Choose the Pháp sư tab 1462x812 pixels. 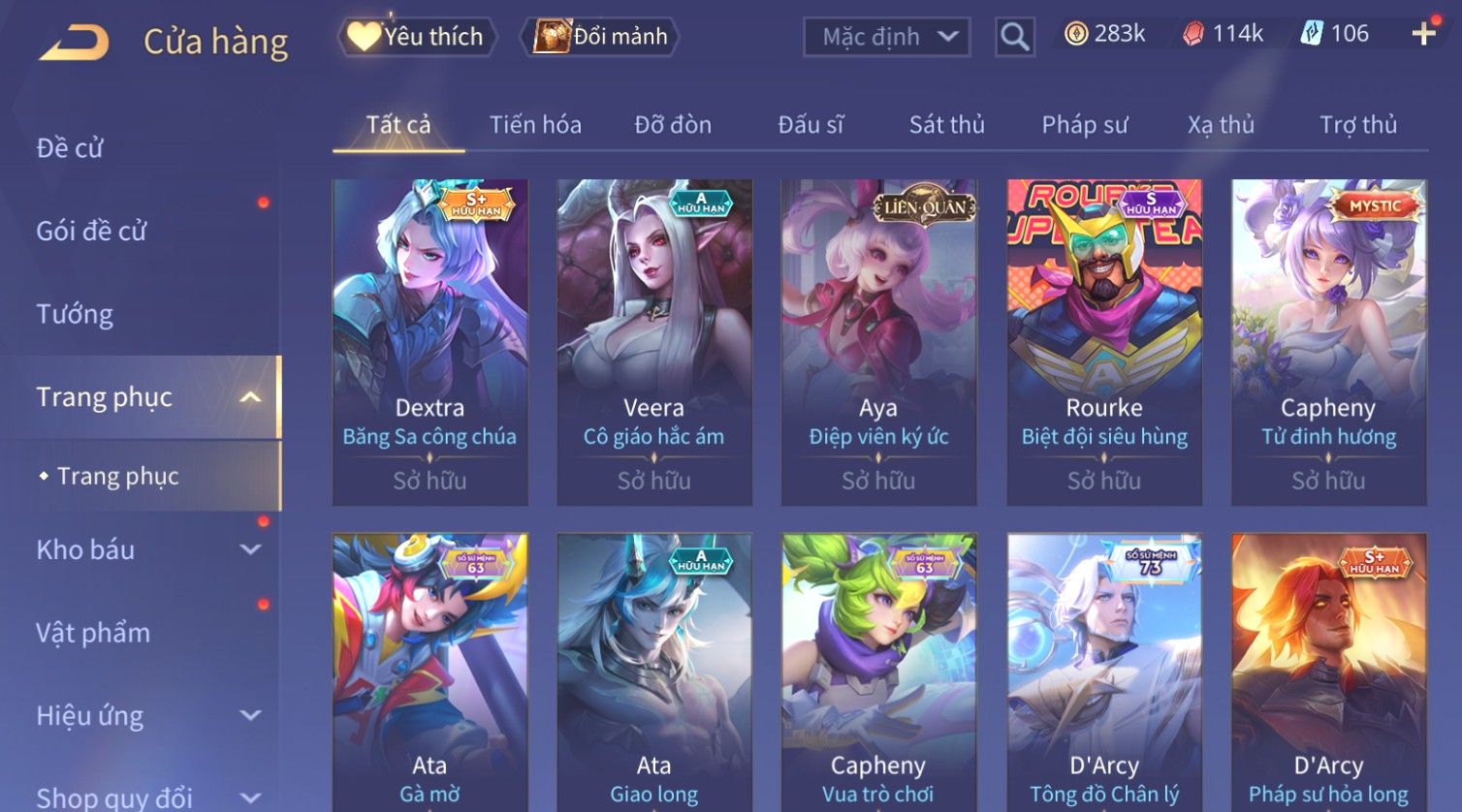point(1085,125)
